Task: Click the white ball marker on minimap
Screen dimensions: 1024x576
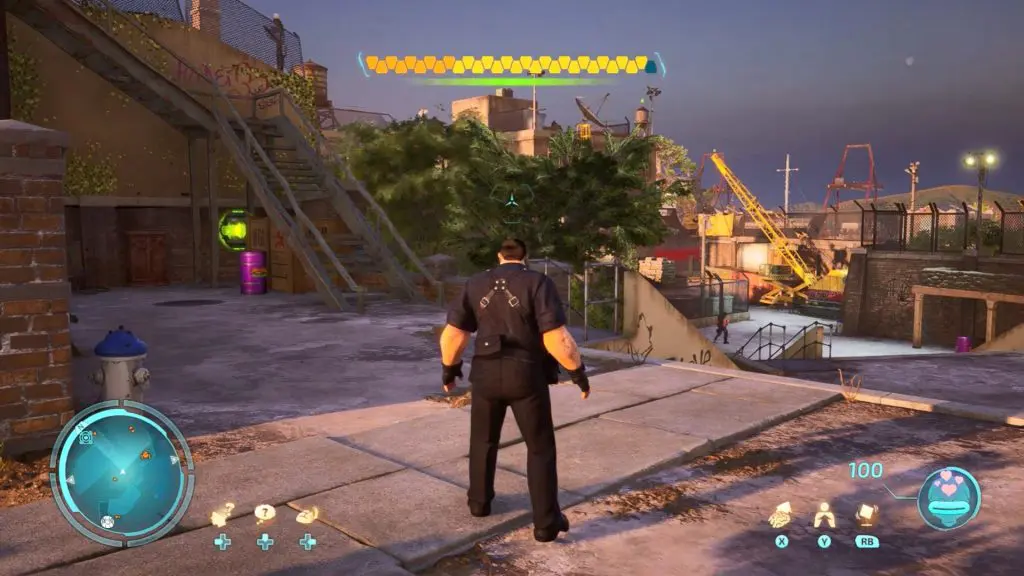Action: pos(107,522)
